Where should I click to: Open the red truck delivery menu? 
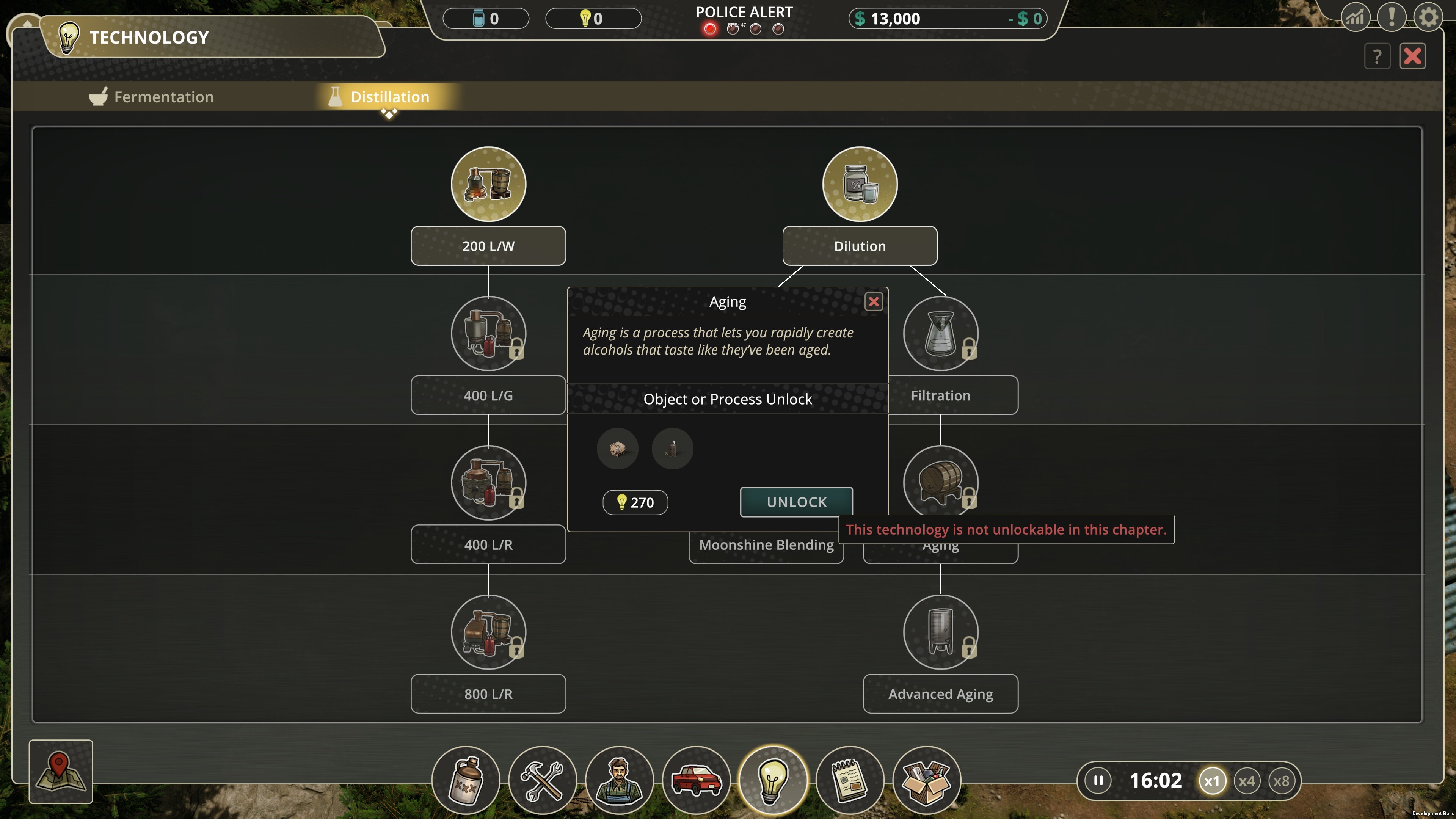tap(697, 781)
